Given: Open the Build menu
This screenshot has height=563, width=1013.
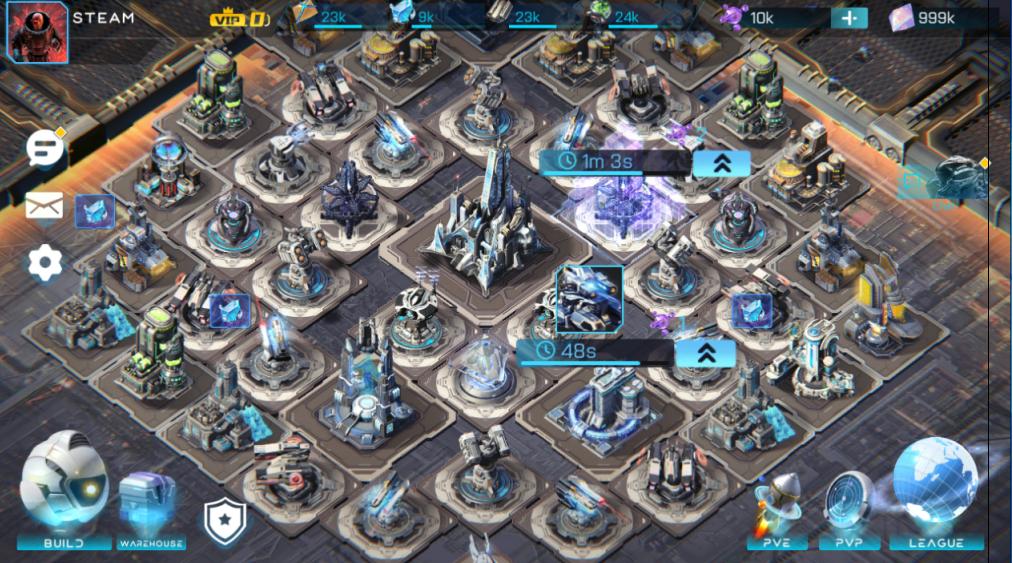Looking at the screenshot, I should 64,492.
